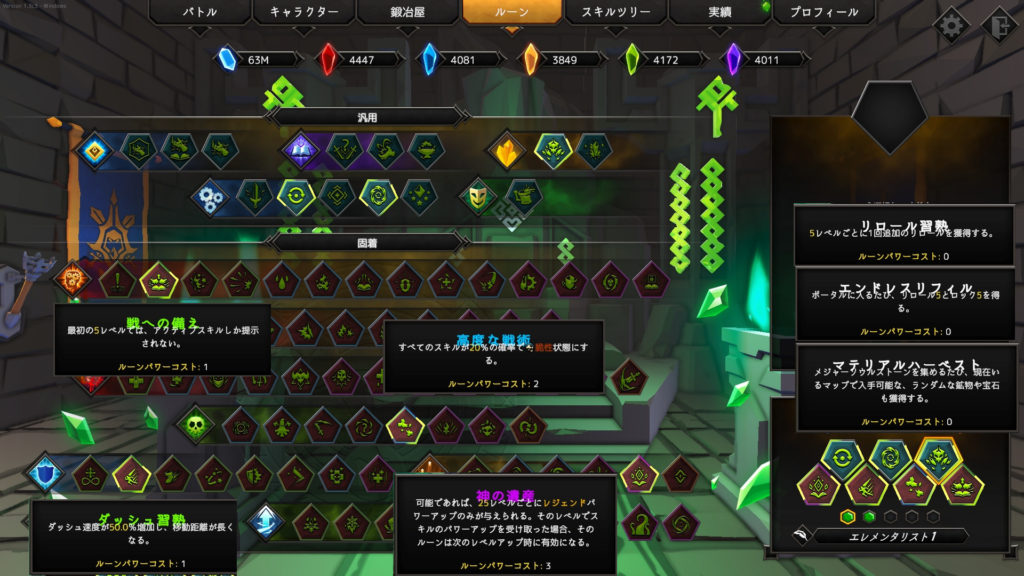Choose the blue shield rune category icon
Viewport: 1024px width, 576px height.
(46, 472)
